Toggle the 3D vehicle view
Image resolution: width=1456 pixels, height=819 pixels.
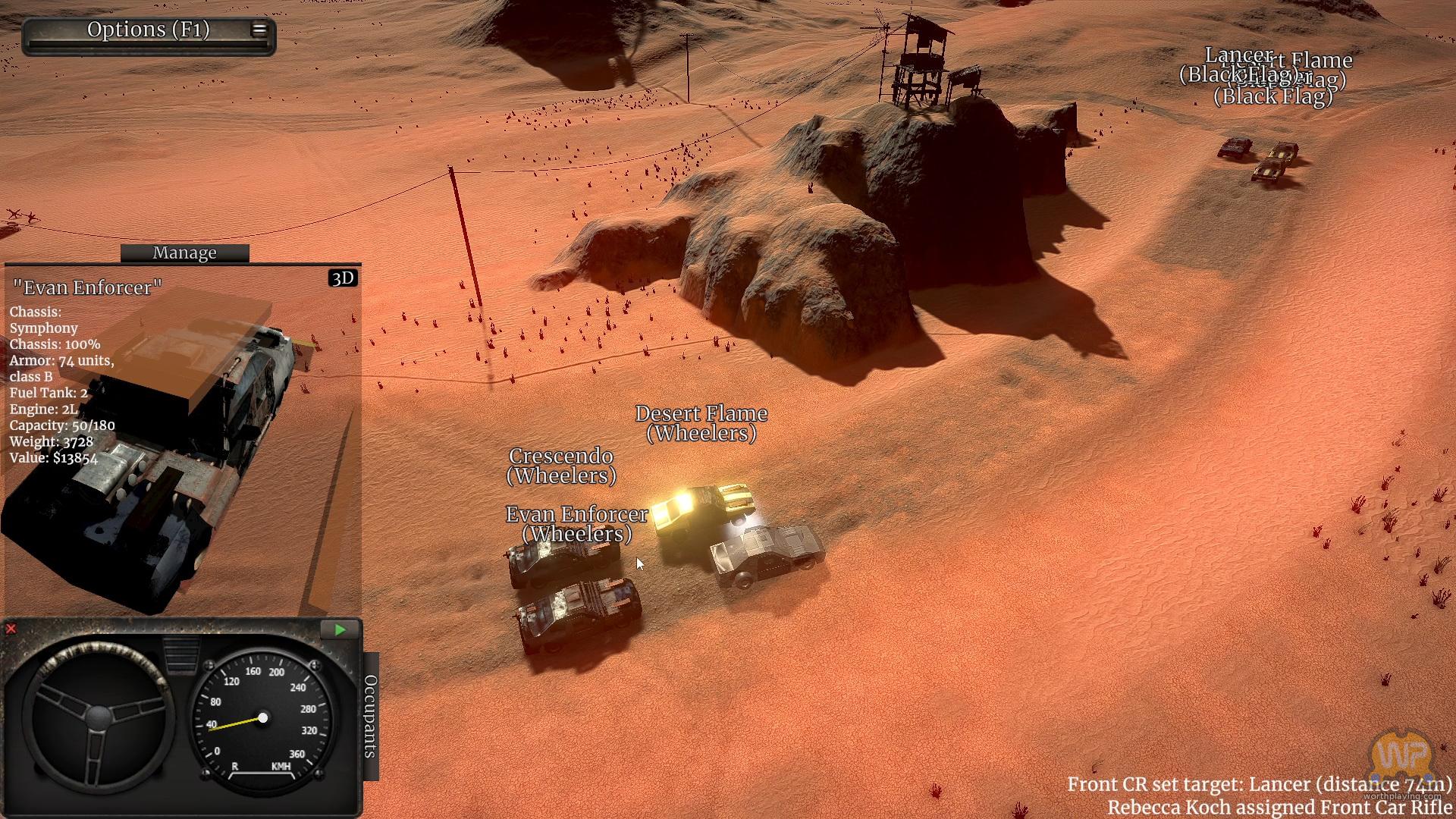343,278
